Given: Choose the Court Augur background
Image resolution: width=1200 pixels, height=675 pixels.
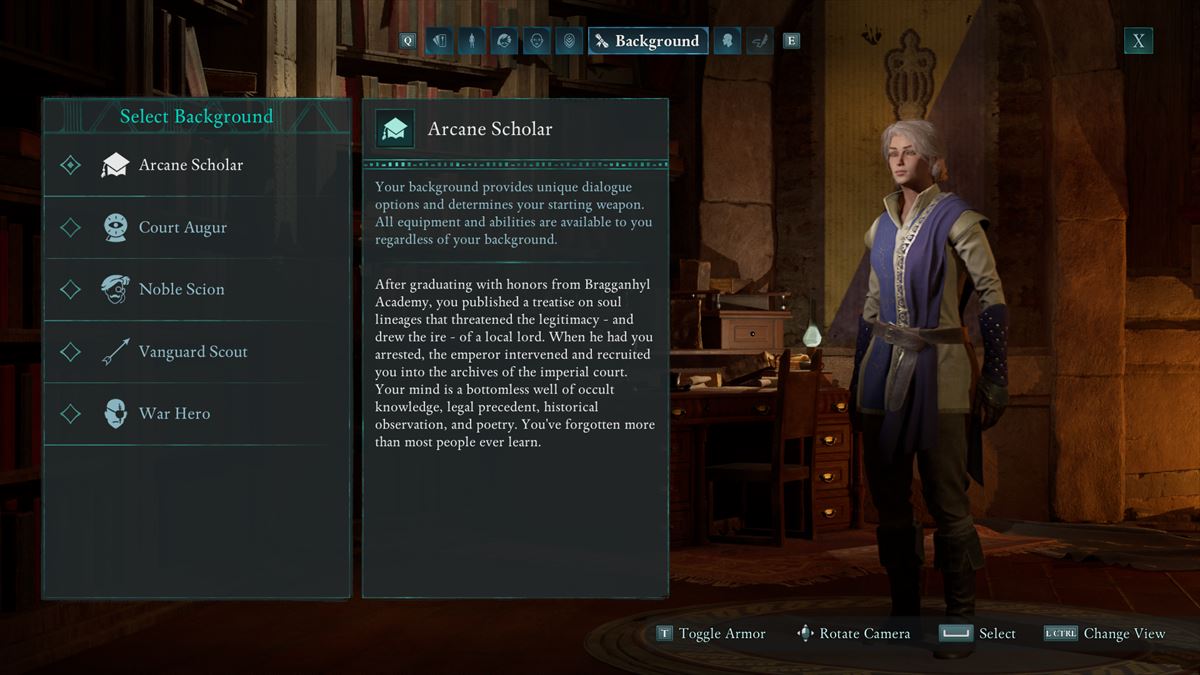Looking at the screenshot, I should point(182,227).
